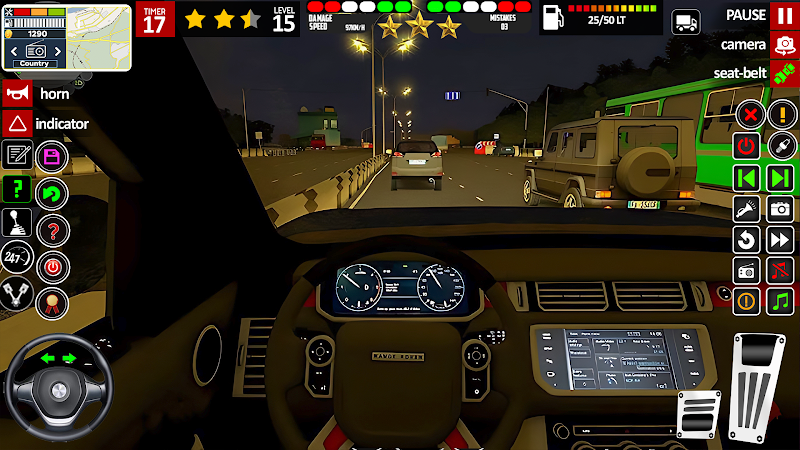This screenshot has width=800, height=450.
Task: Switch to next radio station arrow
Action: point(781,178)
